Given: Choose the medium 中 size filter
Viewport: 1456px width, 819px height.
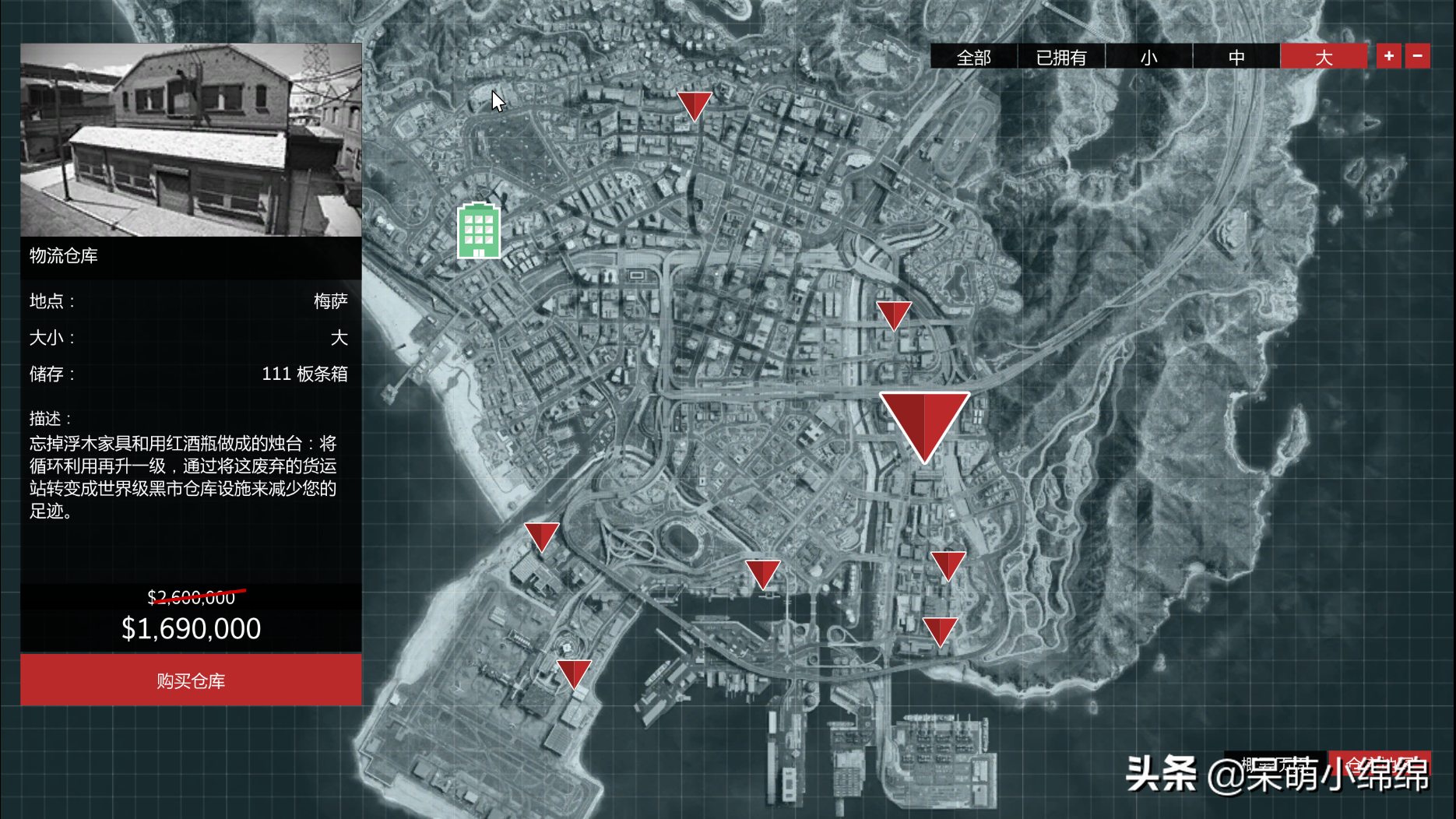Looking at the screenshot, I should pos(1236,57).
